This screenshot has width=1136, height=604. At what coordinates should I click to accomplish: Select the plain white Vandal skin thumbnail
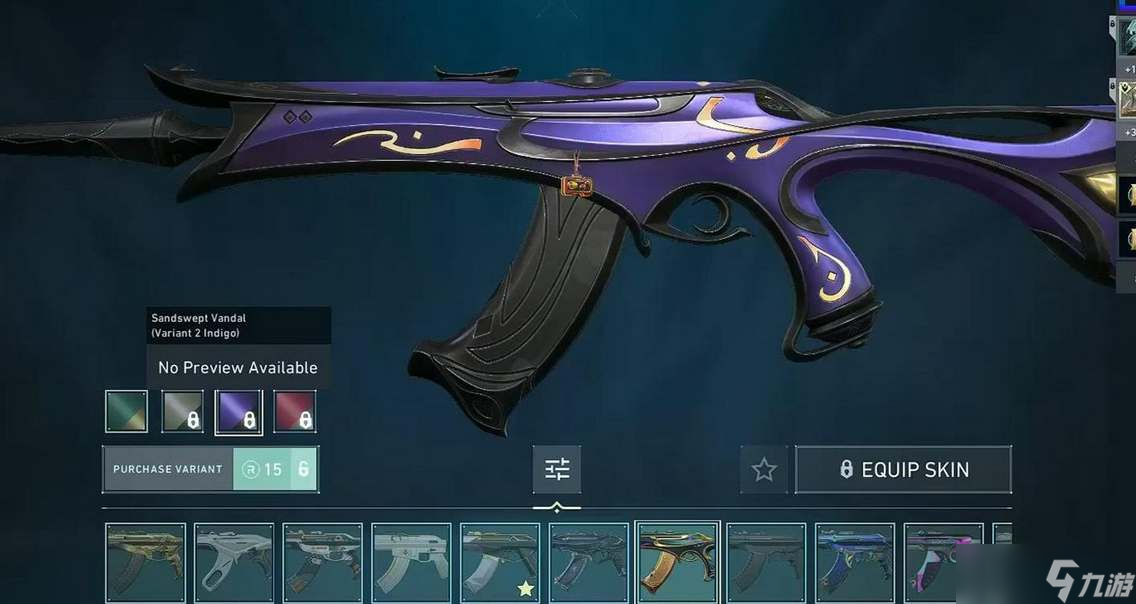[x=411, y=562]
